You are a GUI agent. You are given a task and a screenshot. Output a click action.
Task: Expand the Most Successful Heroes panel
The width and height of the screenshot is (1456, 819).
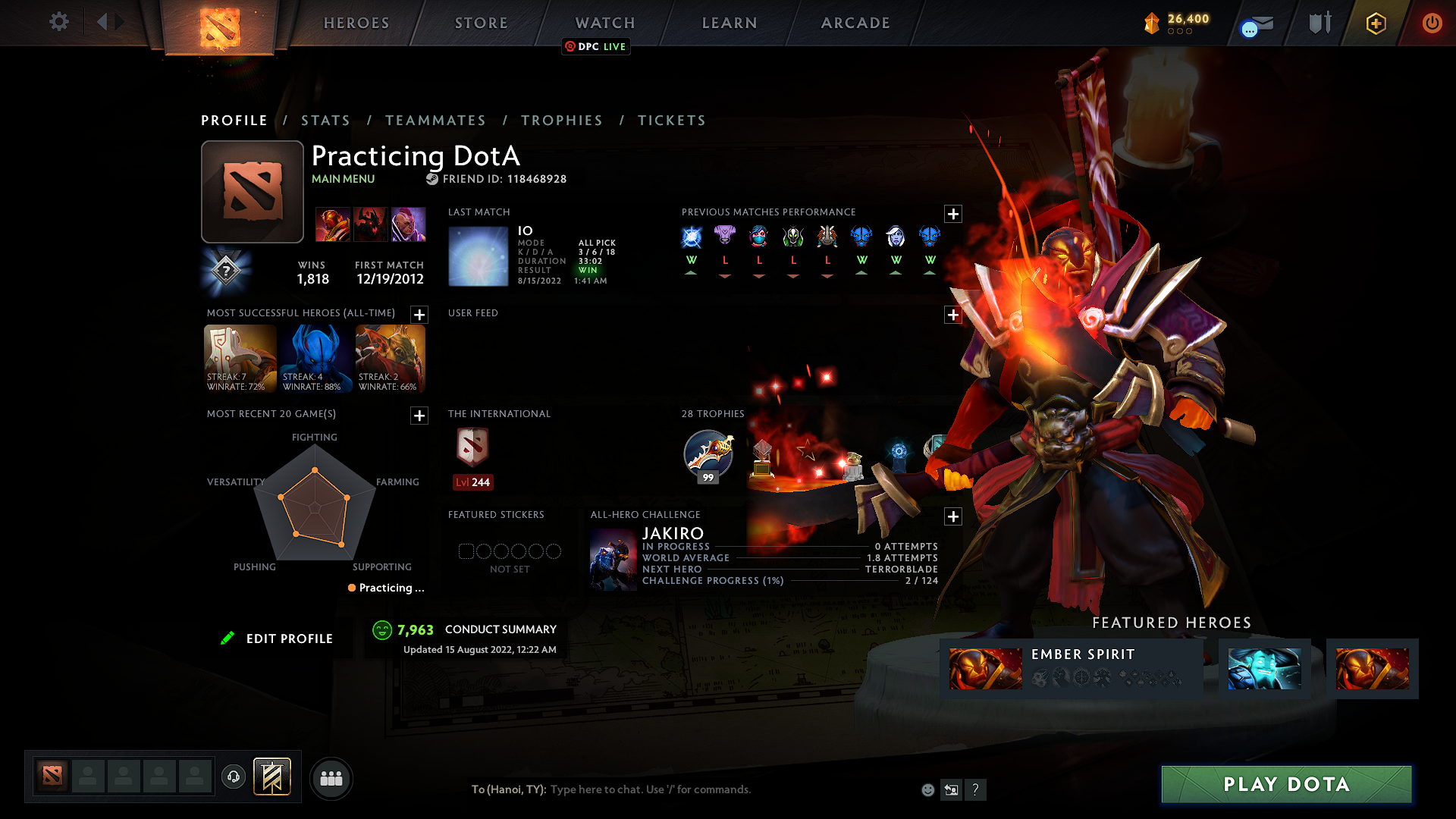[x=418, y=315]
